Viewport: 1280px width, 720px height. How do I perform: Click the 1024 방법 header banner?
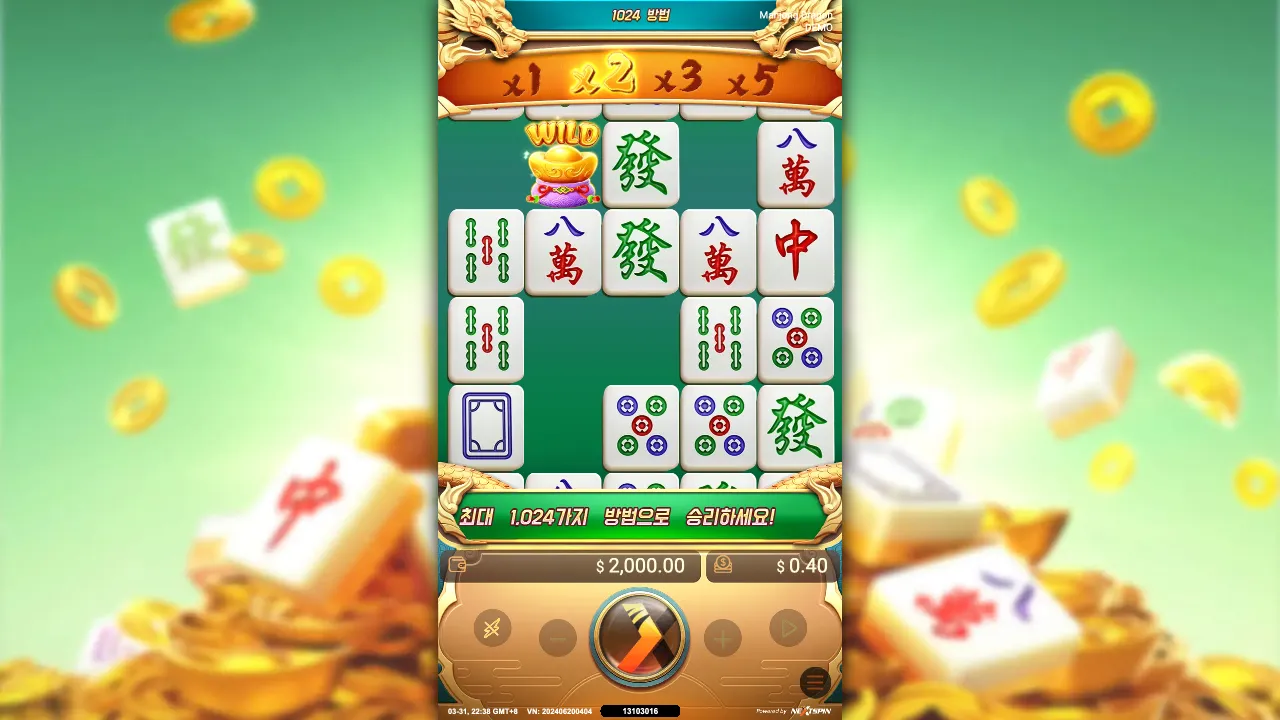click(640, 16)
